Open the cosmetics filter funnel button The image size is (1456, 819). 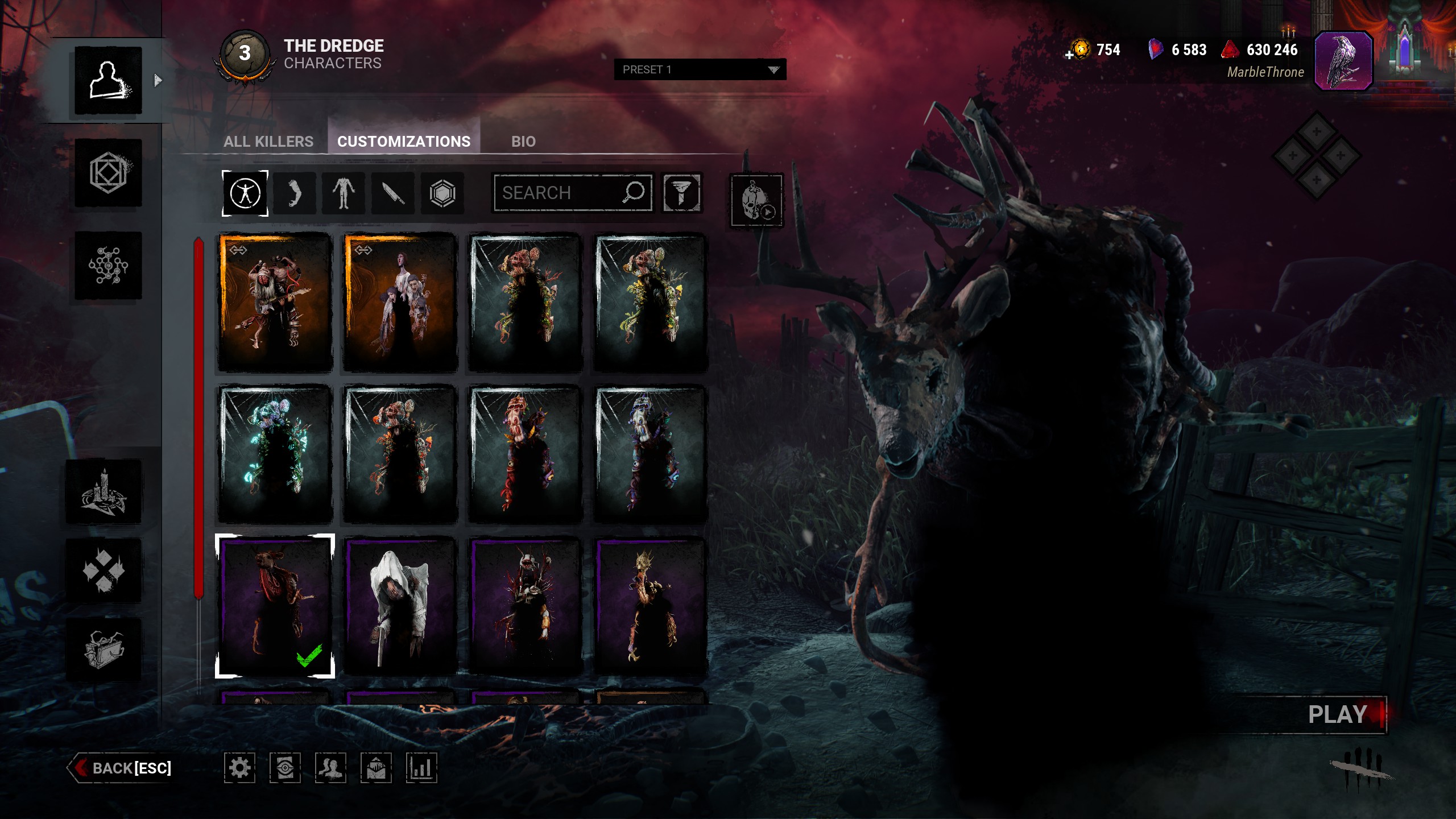coord(681,193)
